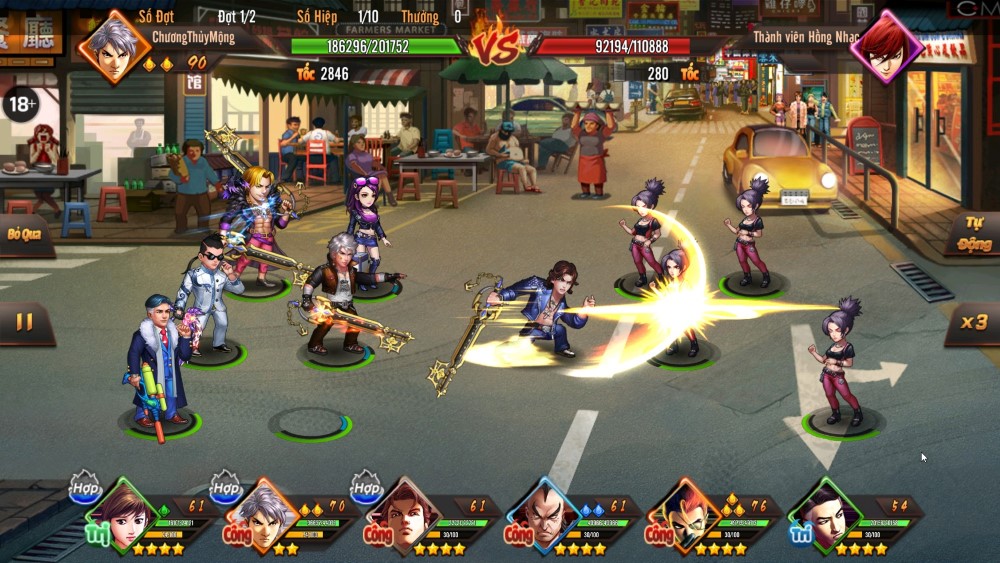Change battle speed with the x3 button
Viewport: 1000px width, 563px height.
tap(972, 323)
